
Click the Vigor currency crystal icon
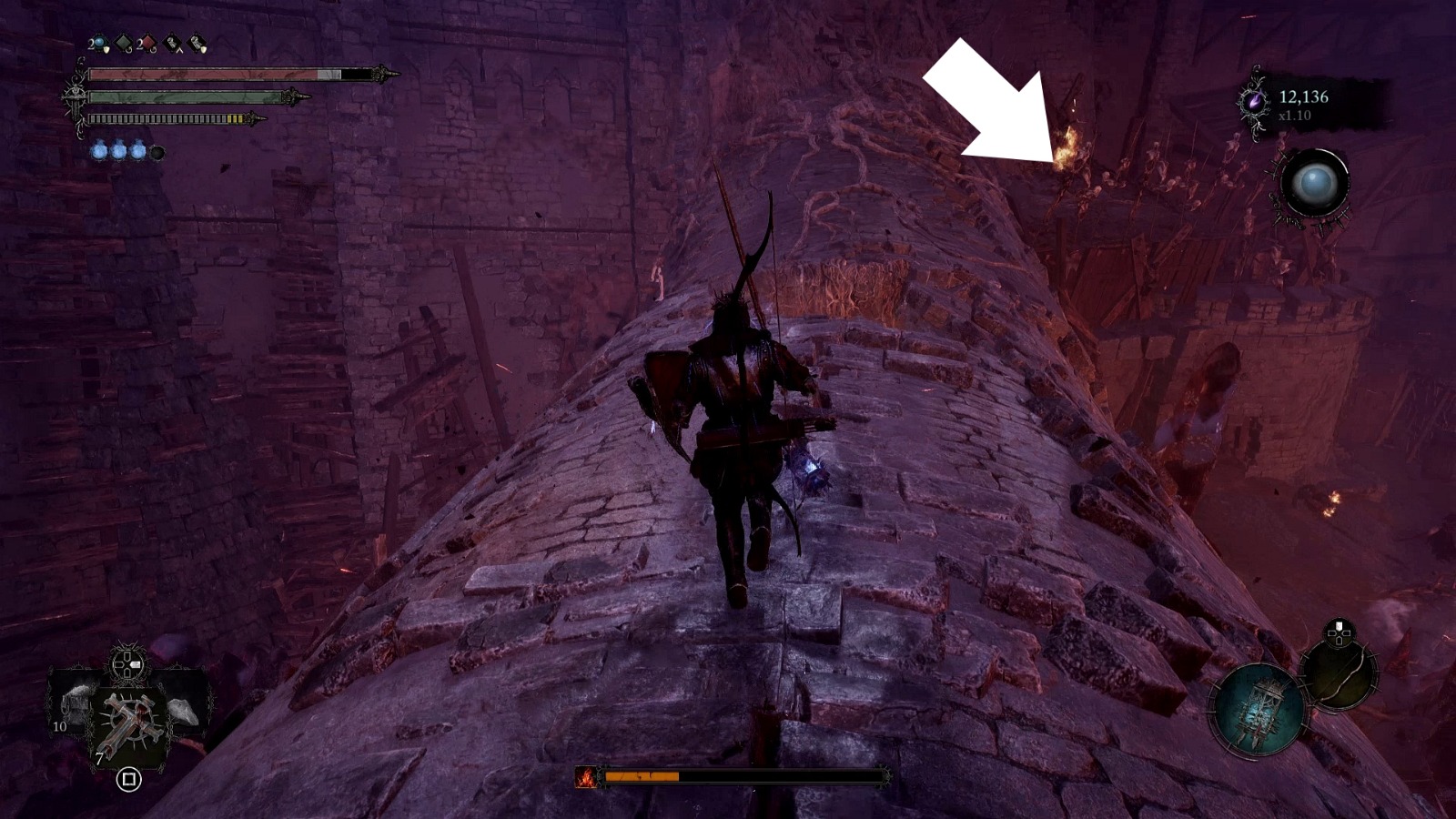pos(1255,102)
